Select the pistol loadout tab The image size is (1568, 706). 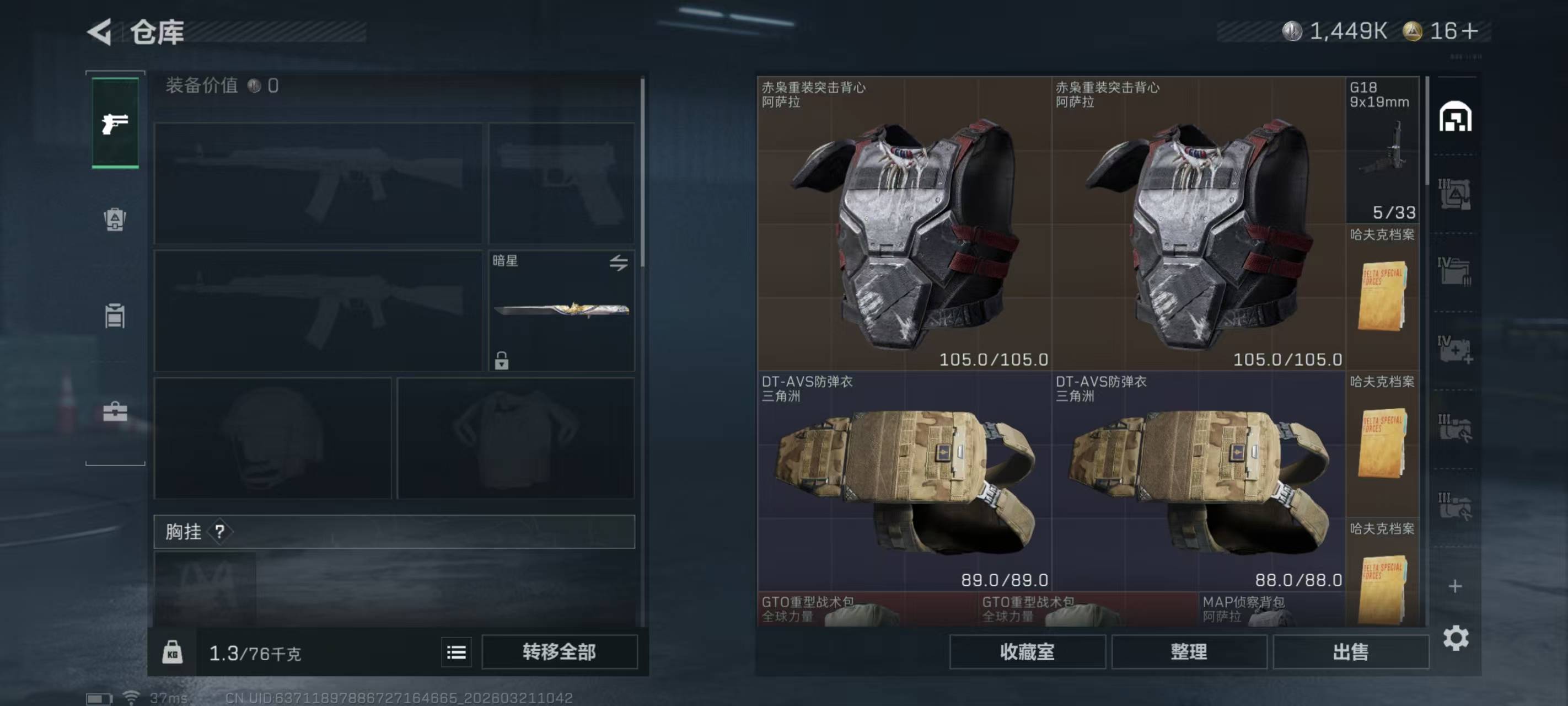coord(115,124)
